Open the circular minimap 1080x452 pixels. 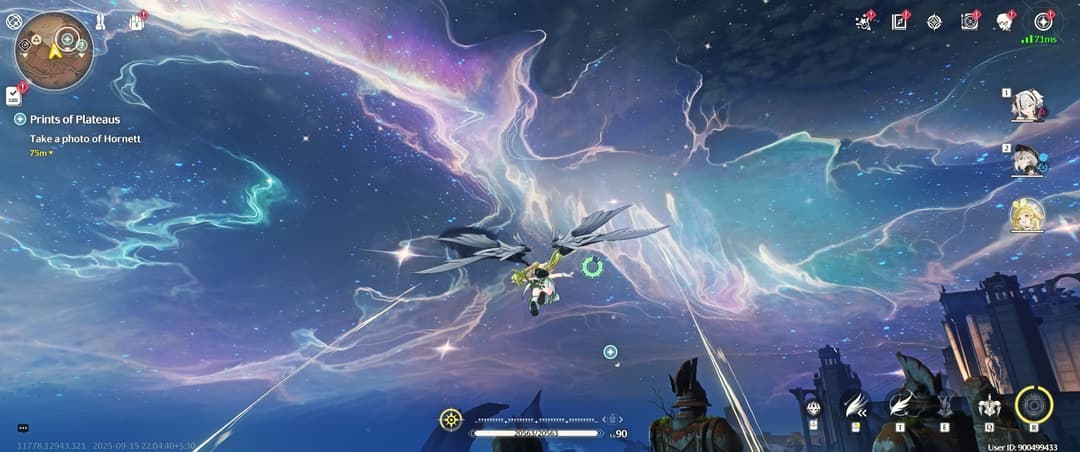[53, 51]
